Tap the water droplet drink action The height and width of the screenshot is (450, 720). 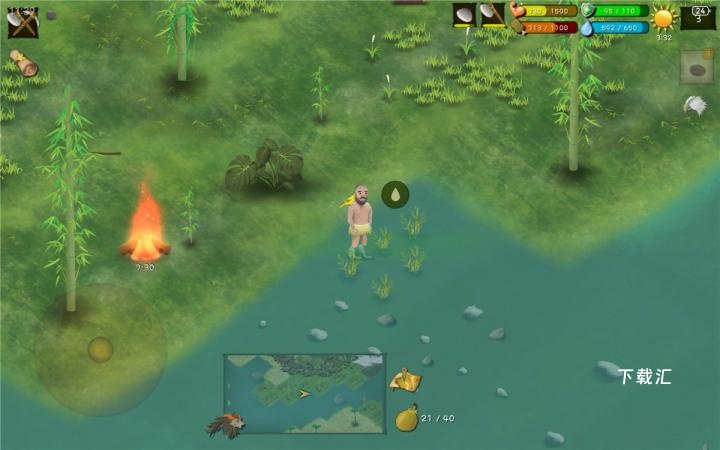pyautogui.click(x=395, y=194)
